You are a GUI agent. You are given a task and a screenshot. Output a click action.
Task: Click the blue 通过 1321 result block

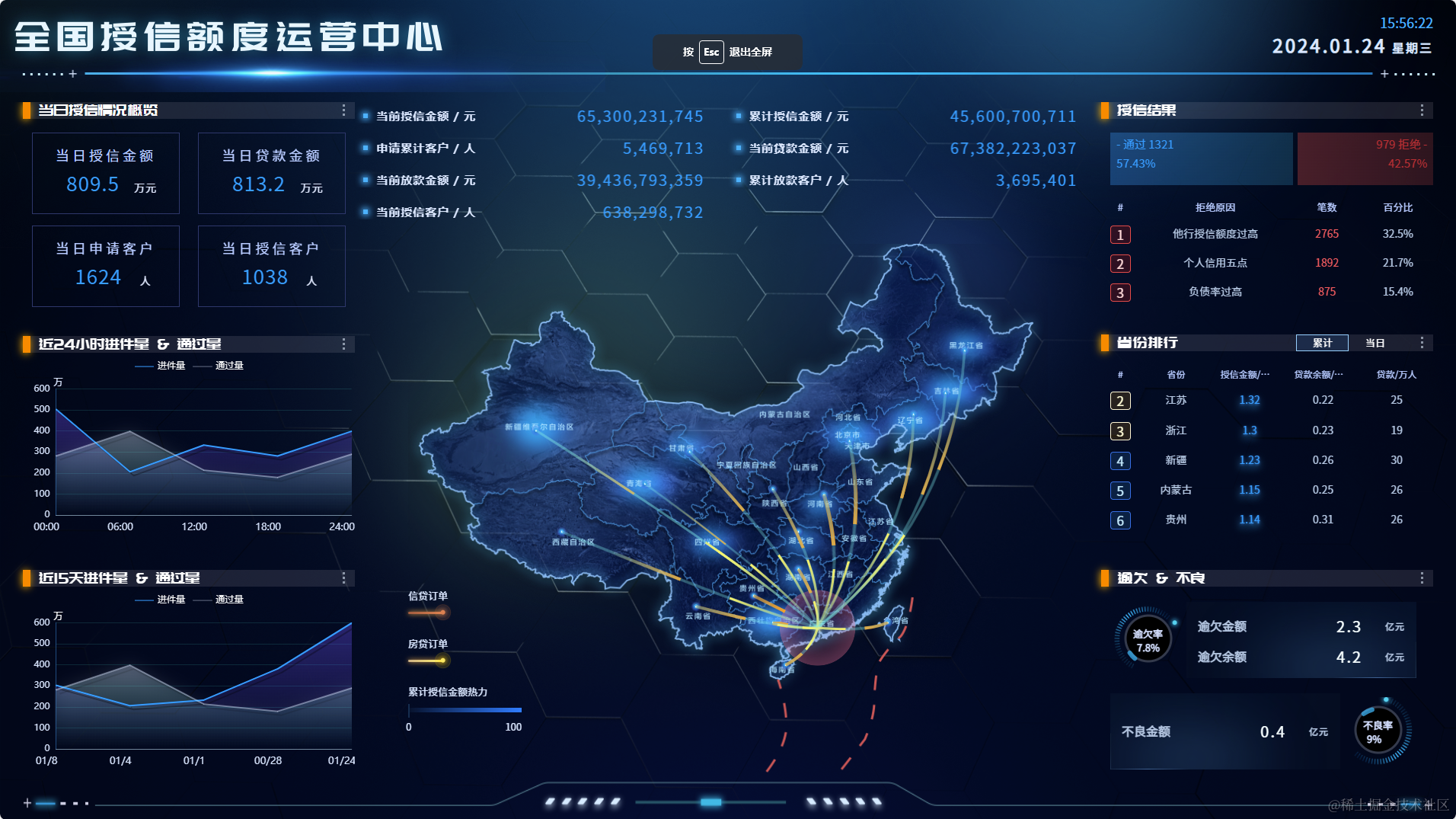coord(1201,158)
